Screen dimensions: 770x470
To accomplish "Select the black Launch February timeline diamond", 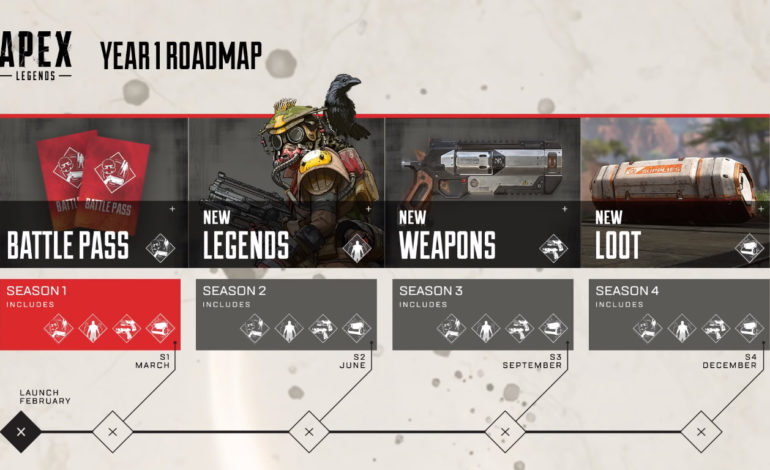I will coord(22,432).
